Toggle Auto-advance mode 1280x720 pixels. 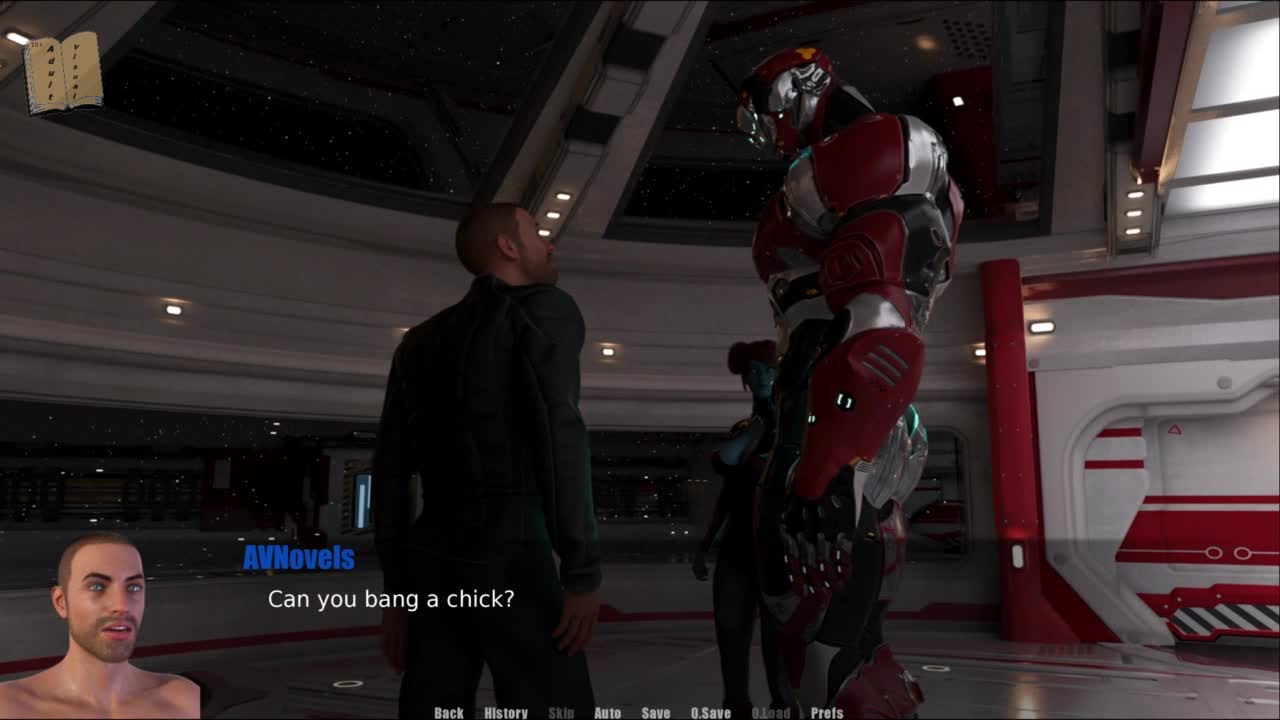tap(608, 713)
